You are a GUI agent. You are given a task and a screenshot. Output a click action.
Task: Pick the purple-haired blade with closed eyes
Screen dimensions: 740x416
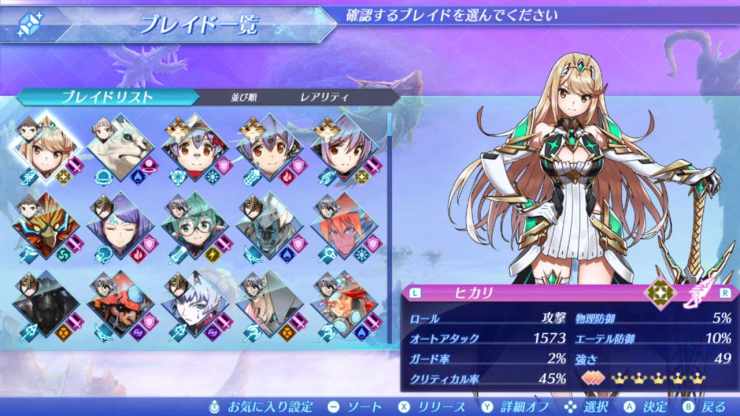tap(121, 224)
